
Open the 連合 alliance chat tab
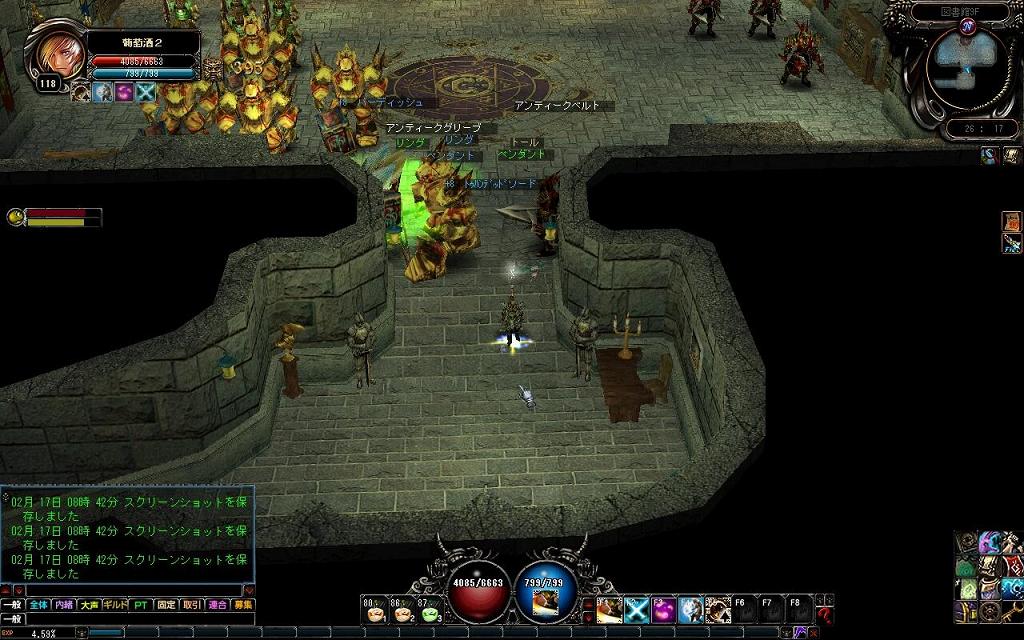point(217,605)
